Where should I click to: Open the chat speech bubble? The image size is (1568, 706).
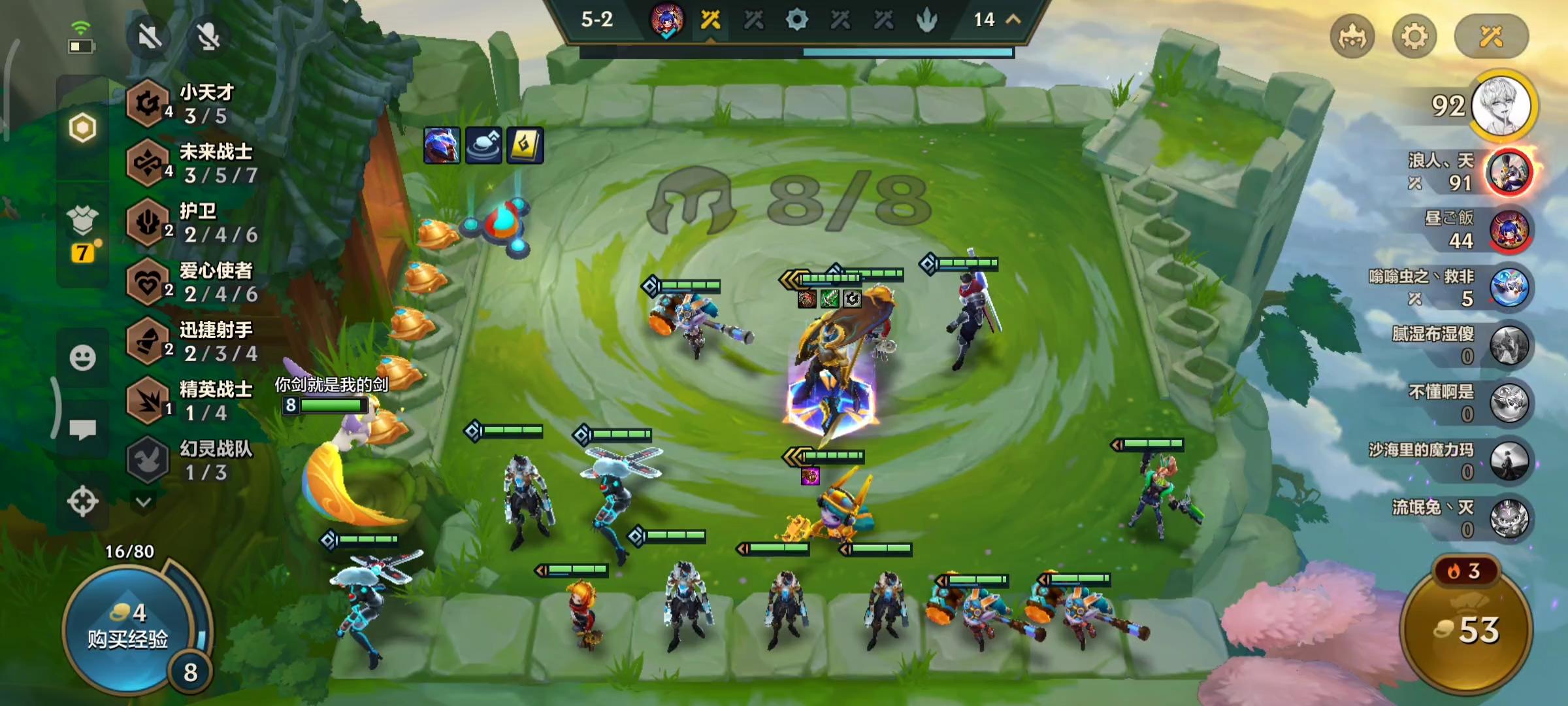(82, 429)
